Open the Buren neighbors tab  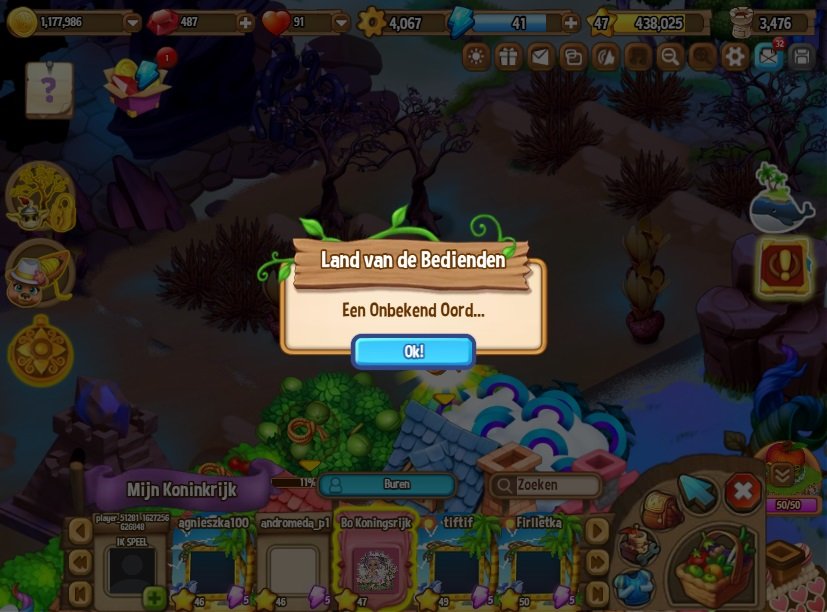point(386,484)
